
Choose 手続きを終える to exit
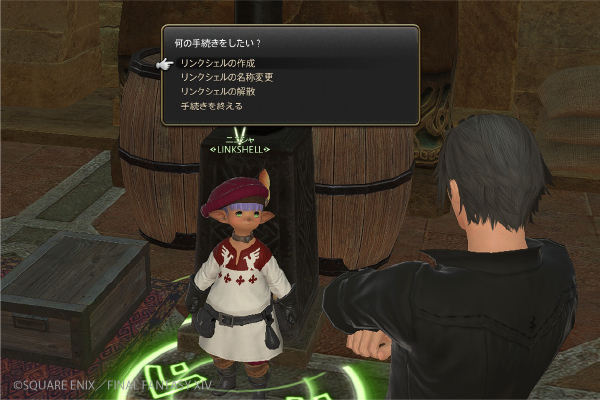pos(211,105)
